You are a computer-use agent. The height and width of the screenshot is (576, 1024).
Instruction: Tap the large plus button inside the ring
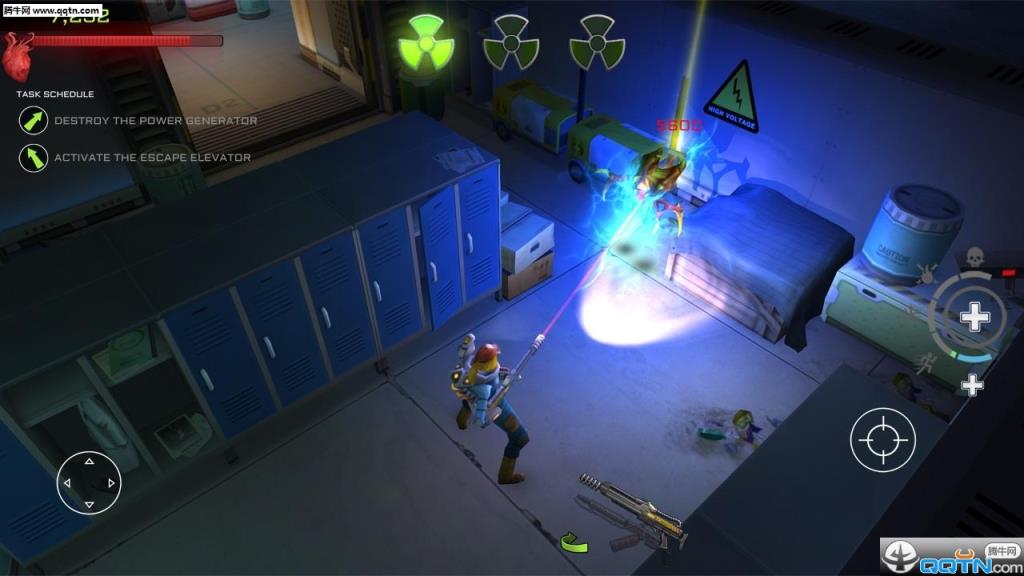tap(974, 318)
